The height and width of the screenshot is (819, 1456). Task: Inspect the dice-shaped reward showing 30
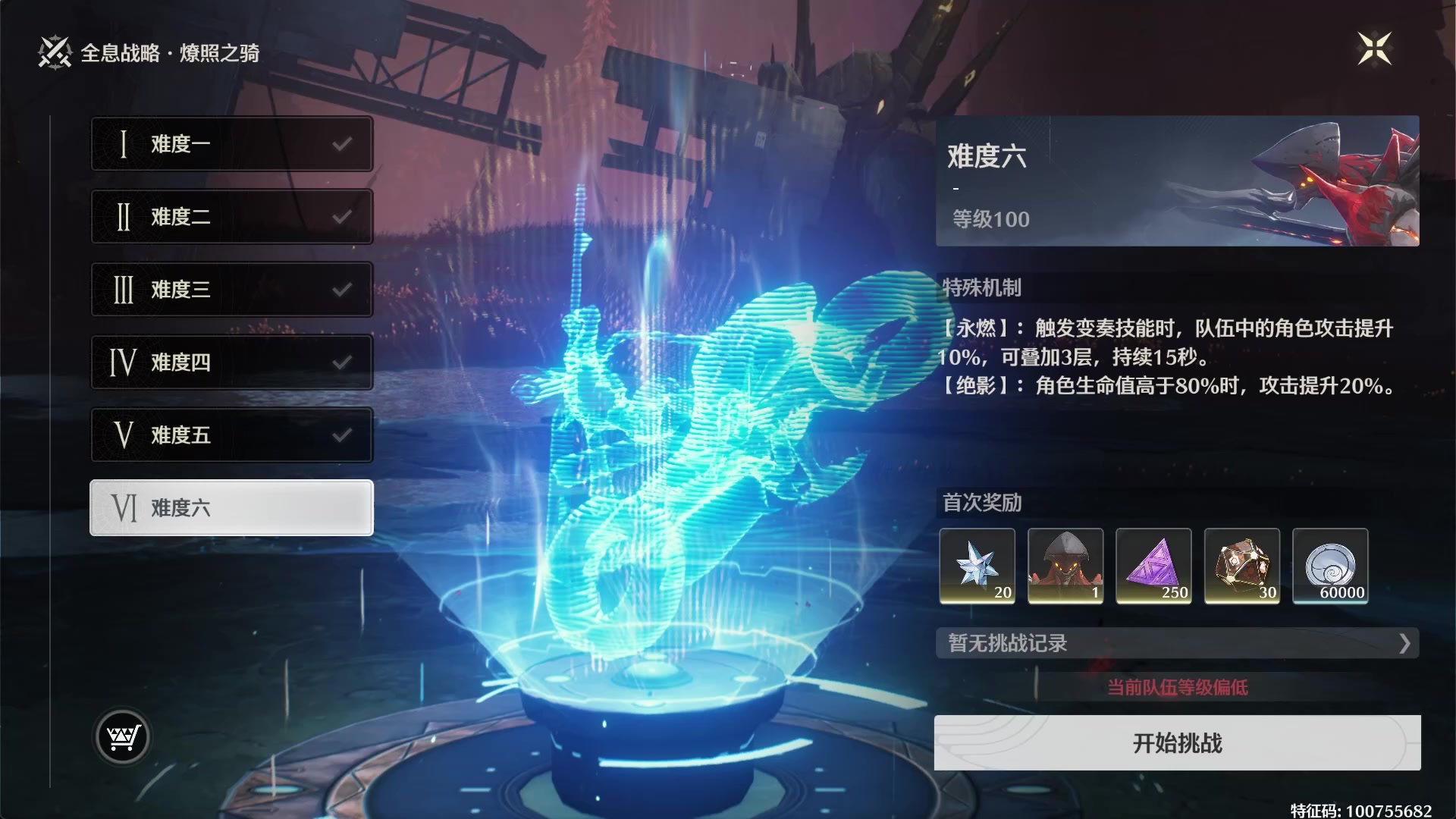point(1243,566)
